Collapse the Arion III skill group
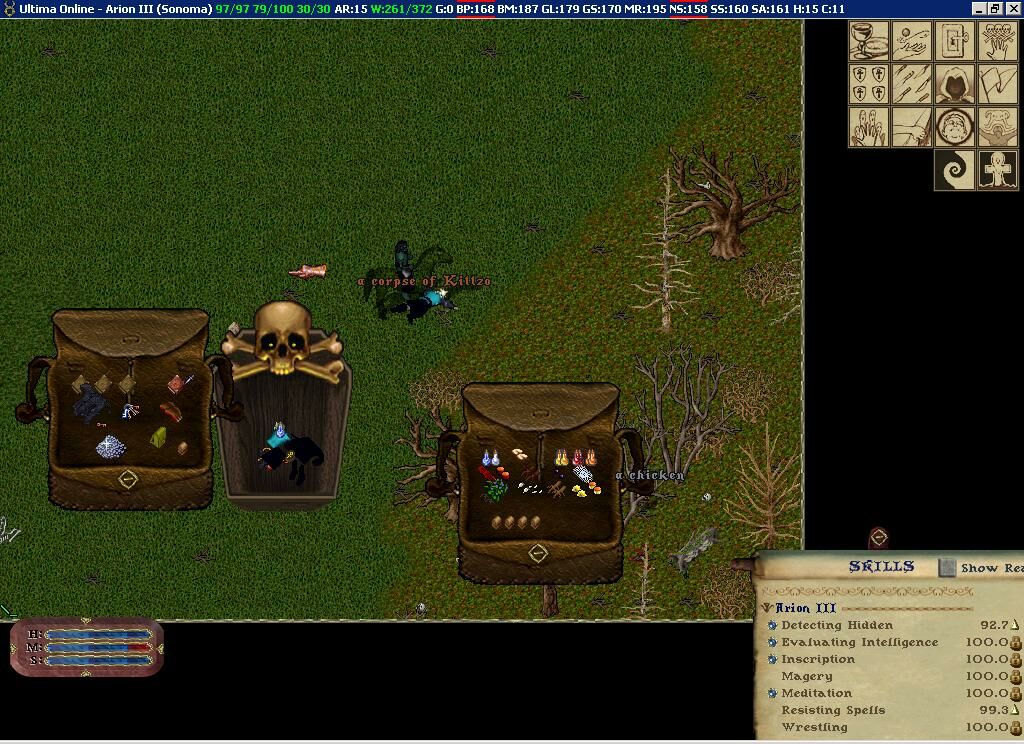1024x744 pixels. coord(767,608)
